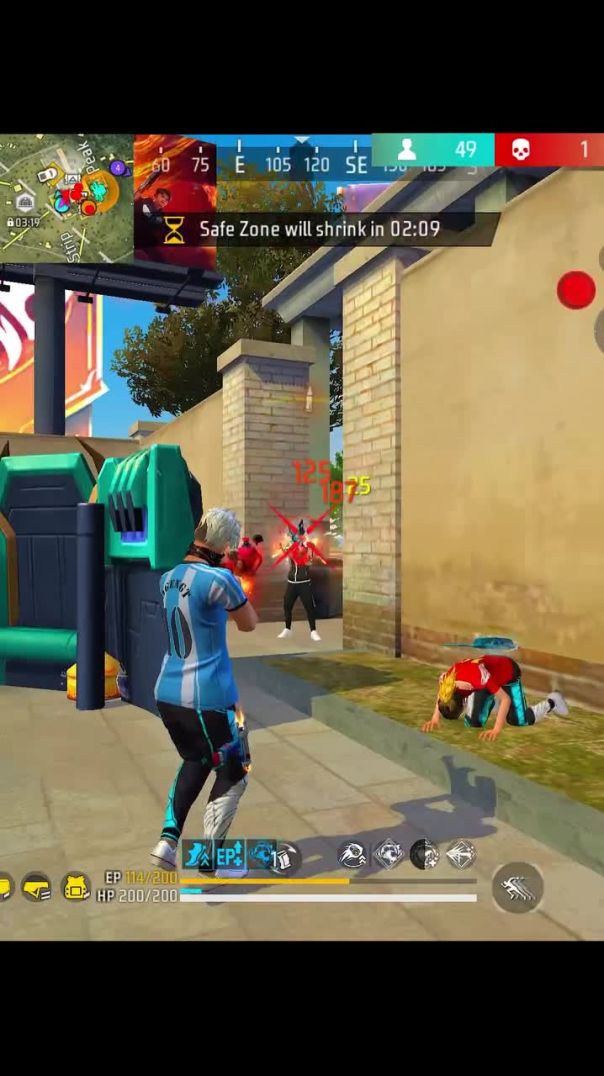Activate the sprint button with running figure

(518, 887)
